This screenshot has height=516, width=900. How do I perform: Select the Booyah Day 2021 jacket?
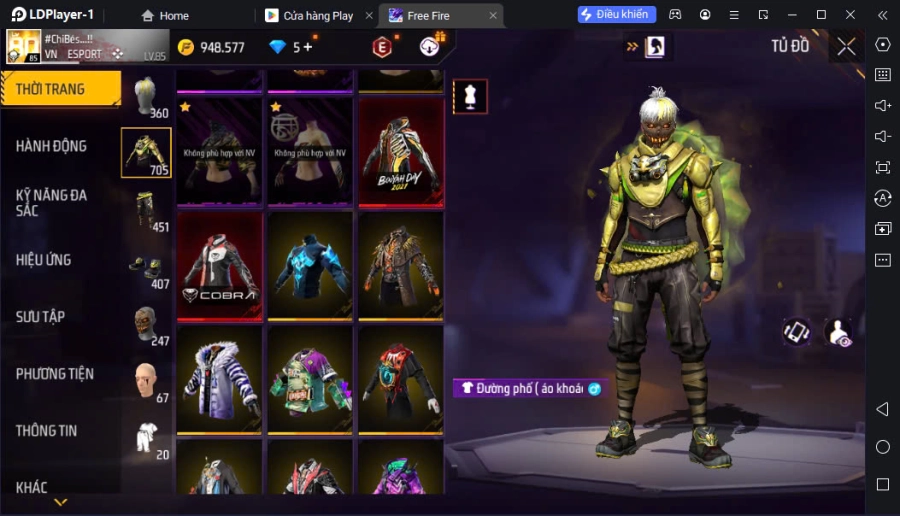[400, 151]
